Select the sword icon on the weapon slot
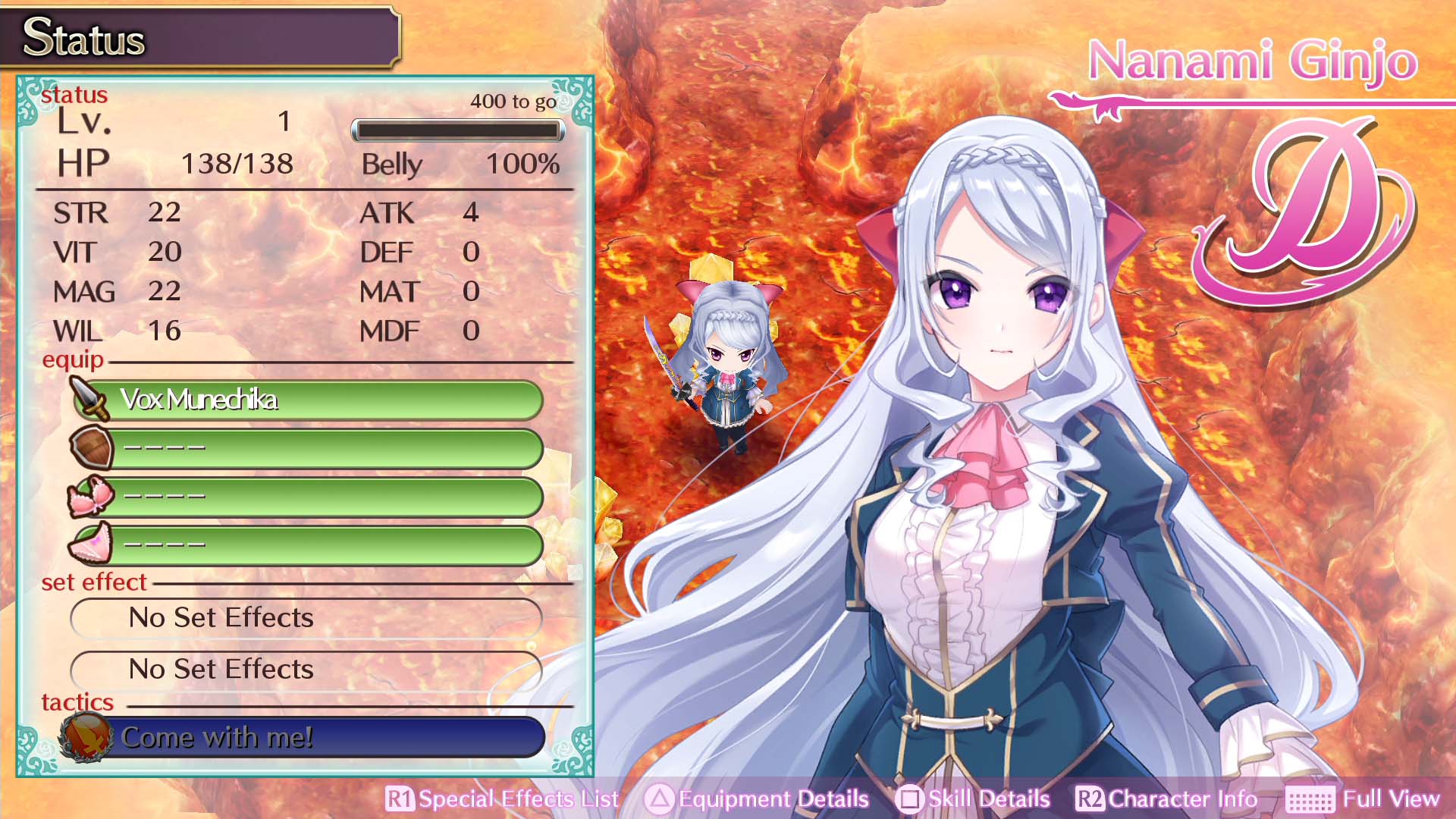This screenshot has height=819, width=1456. pyautogui.click(x=90, y=400)
